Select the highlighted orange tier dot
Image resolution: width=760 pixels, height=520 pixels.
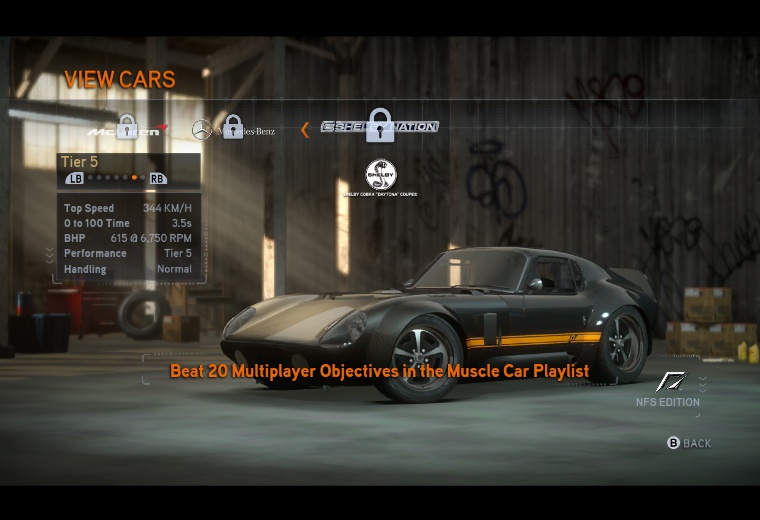pos(134,178)
